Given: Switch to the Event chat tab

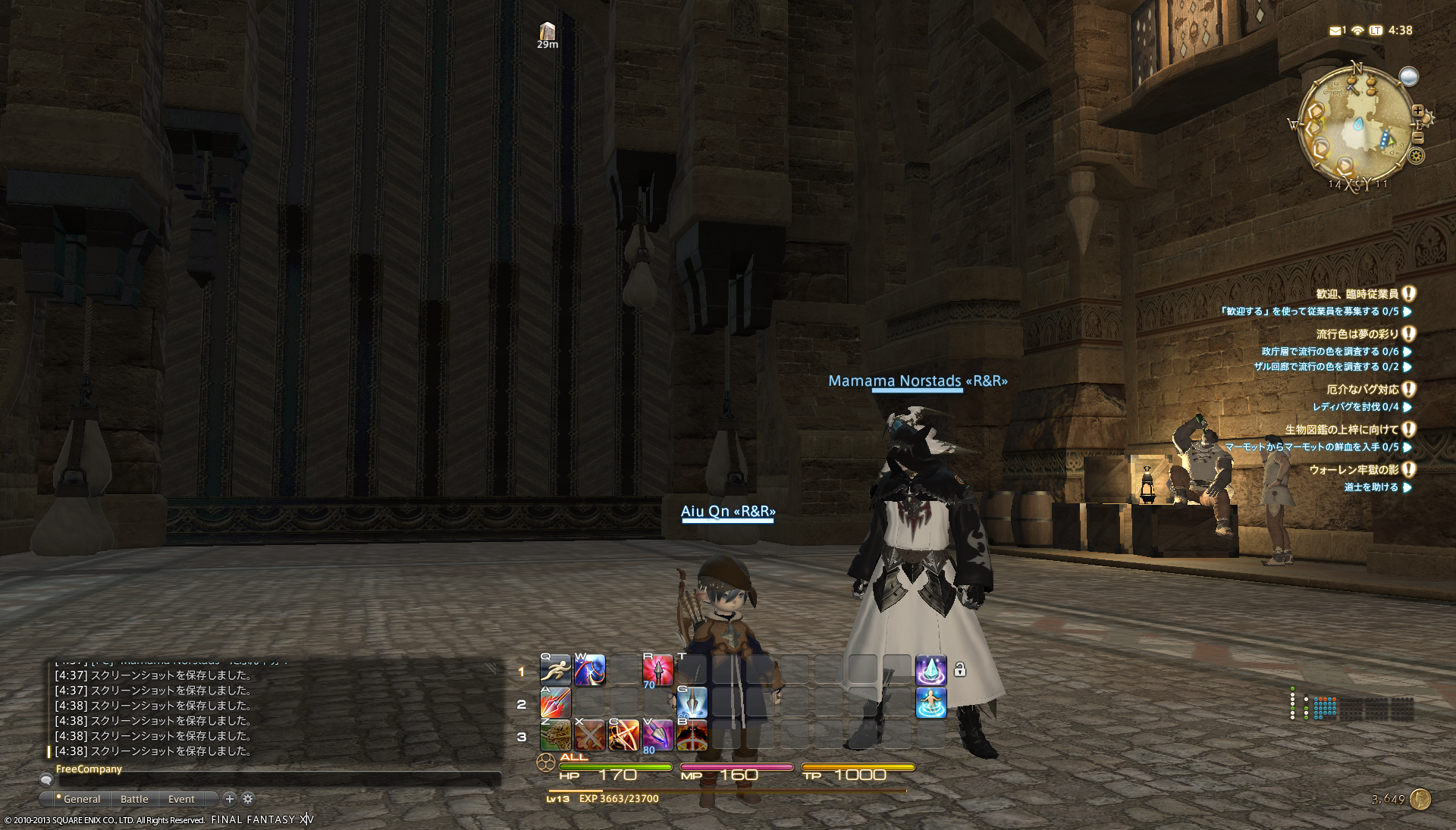Looking at the screenshot, I should point(181,799).
